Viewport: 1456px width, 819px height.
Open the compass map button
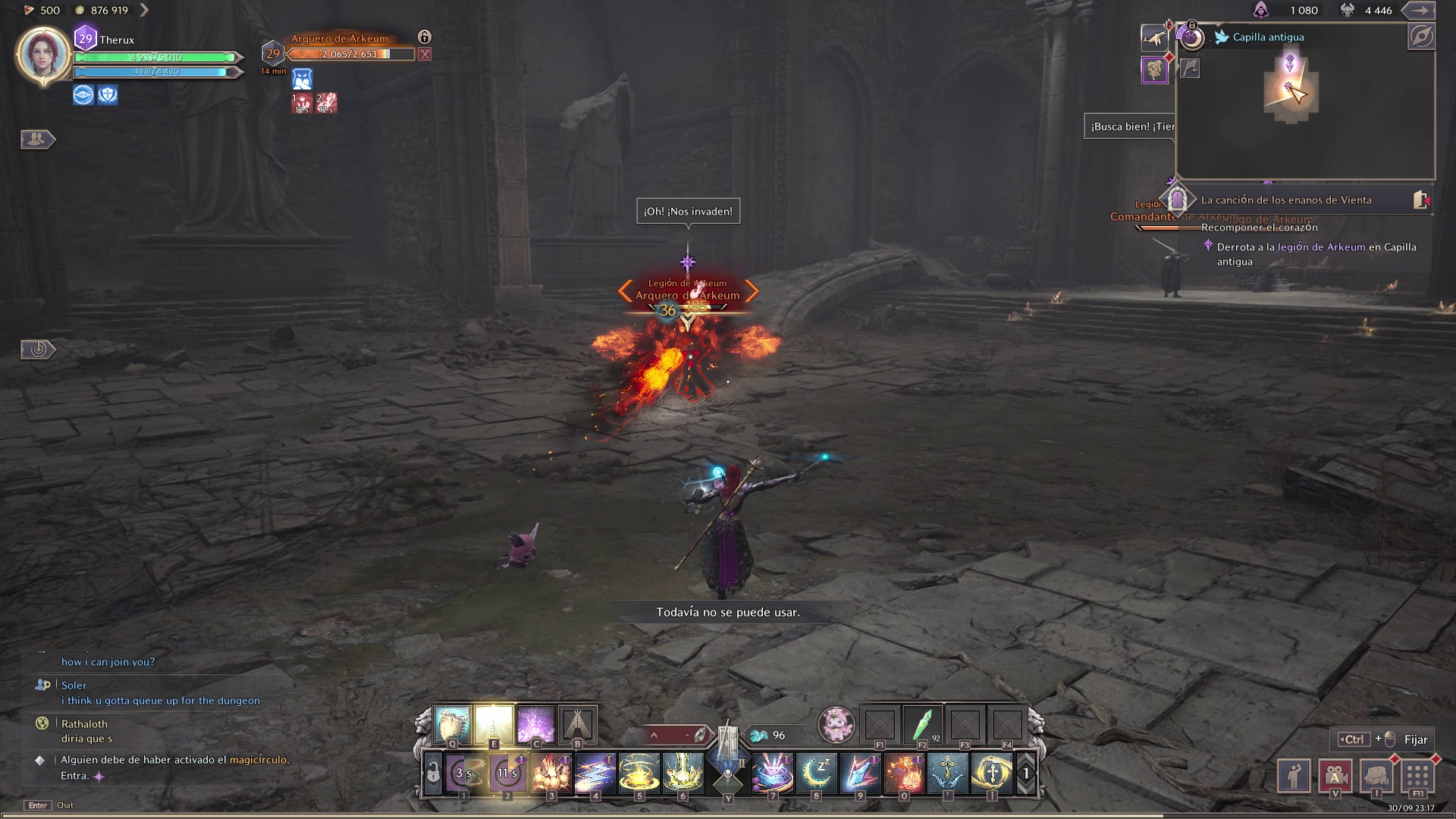[1421, 37]
